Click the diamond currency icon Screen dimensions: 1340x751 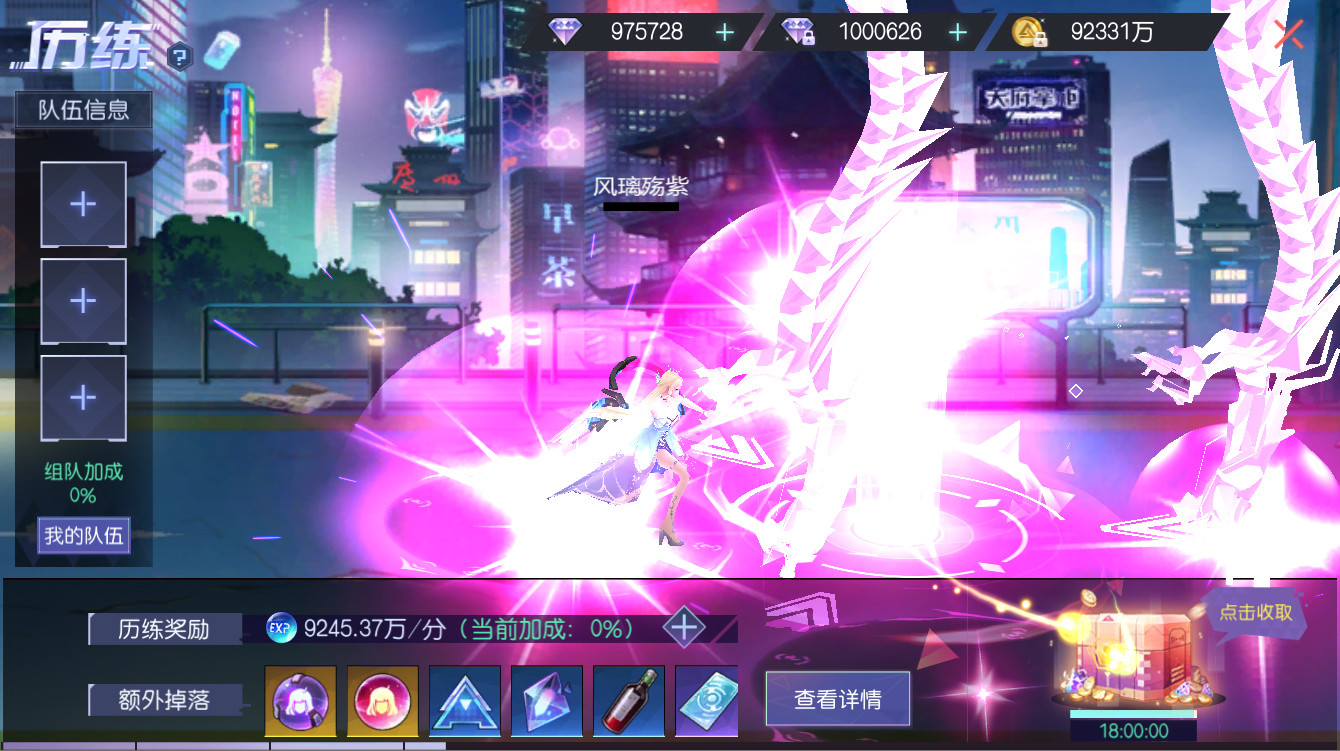click(566, 31)
